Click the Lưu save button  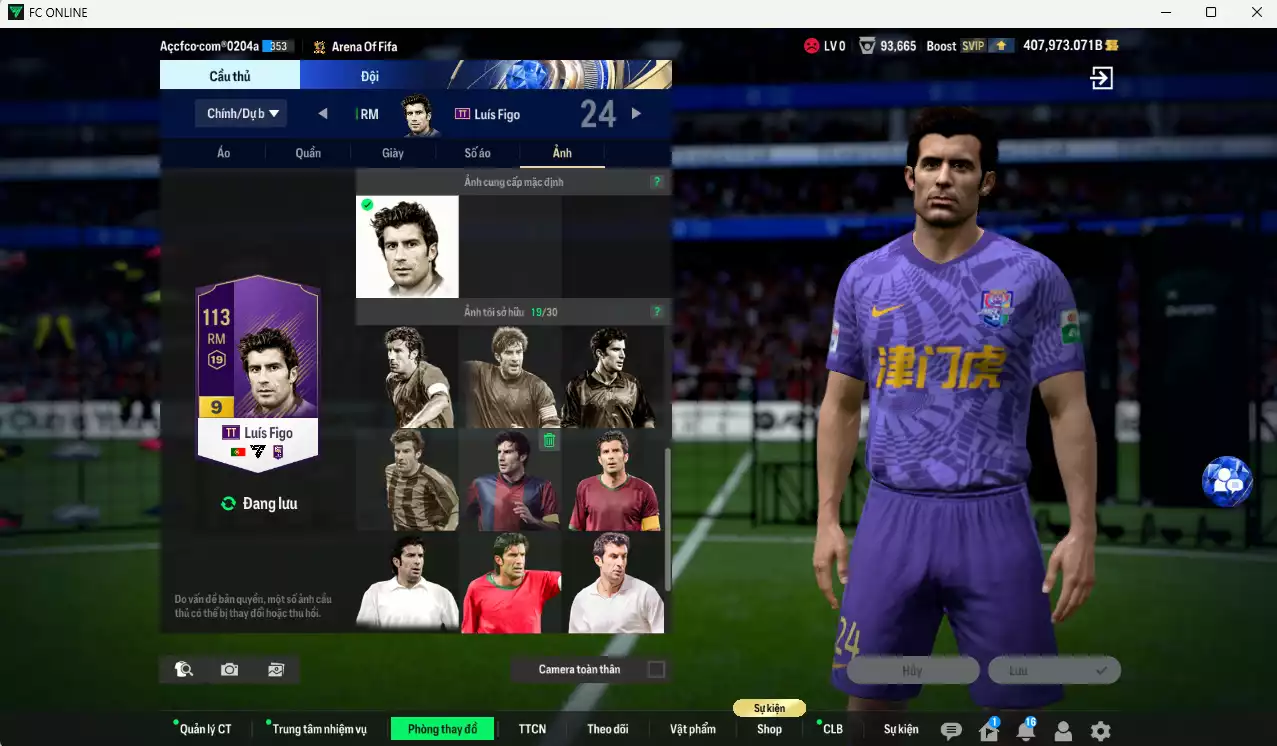tap(1054, 670)
